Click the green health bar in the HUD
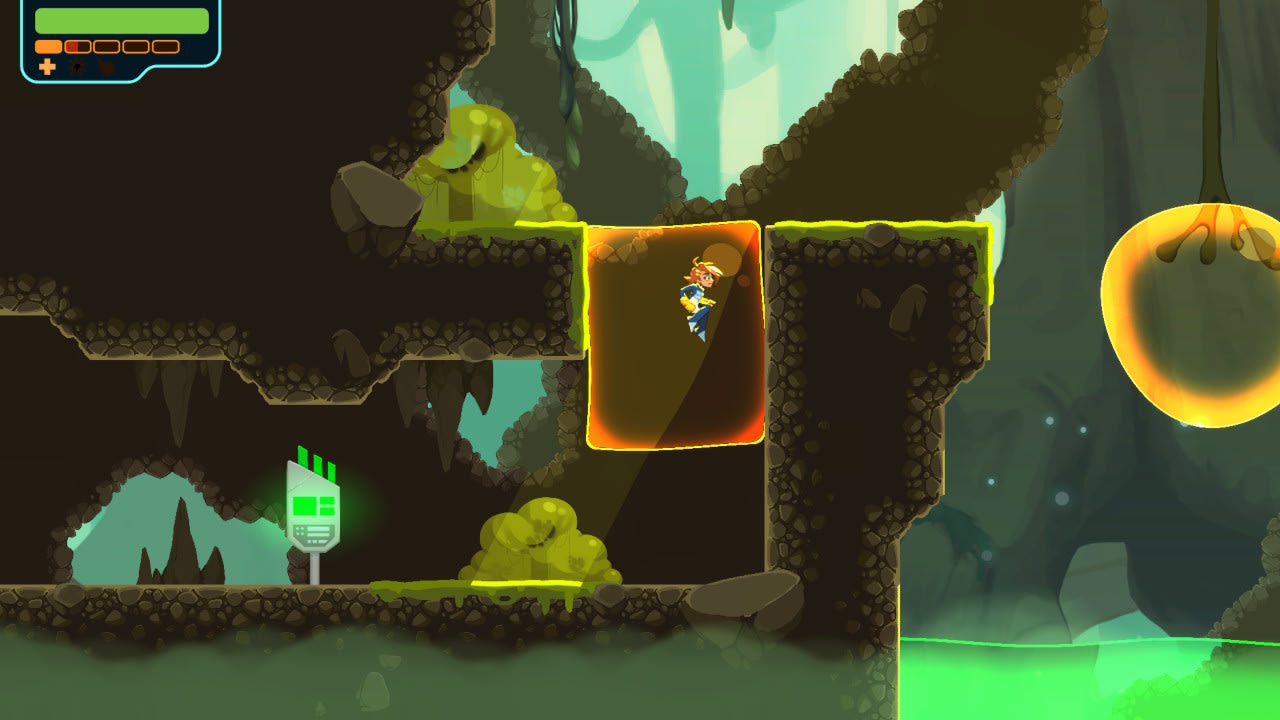Image resolution: width=1280 pixels, height=720 pixels. pos(122,20)
